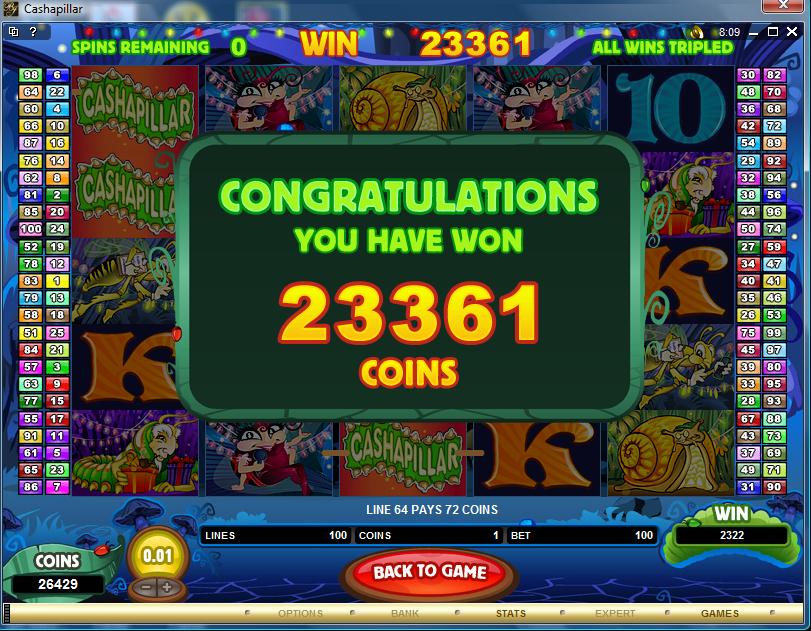This screenshot has height=631, width=811.
Task: Select payline 64 indicator
Action: click(31, 92)
